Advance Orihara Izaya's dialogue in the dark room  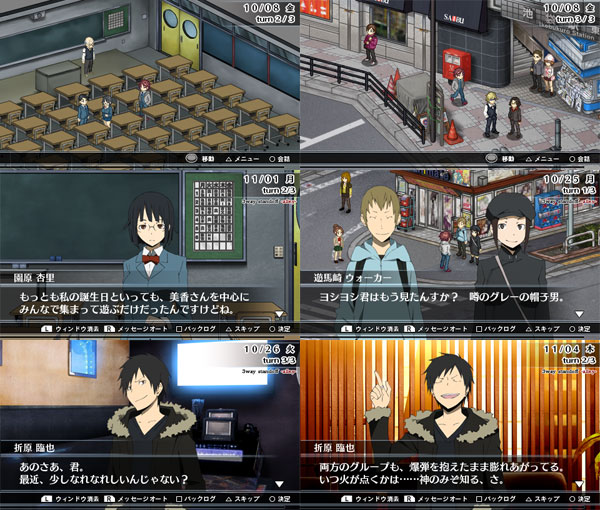pos(279,482)
